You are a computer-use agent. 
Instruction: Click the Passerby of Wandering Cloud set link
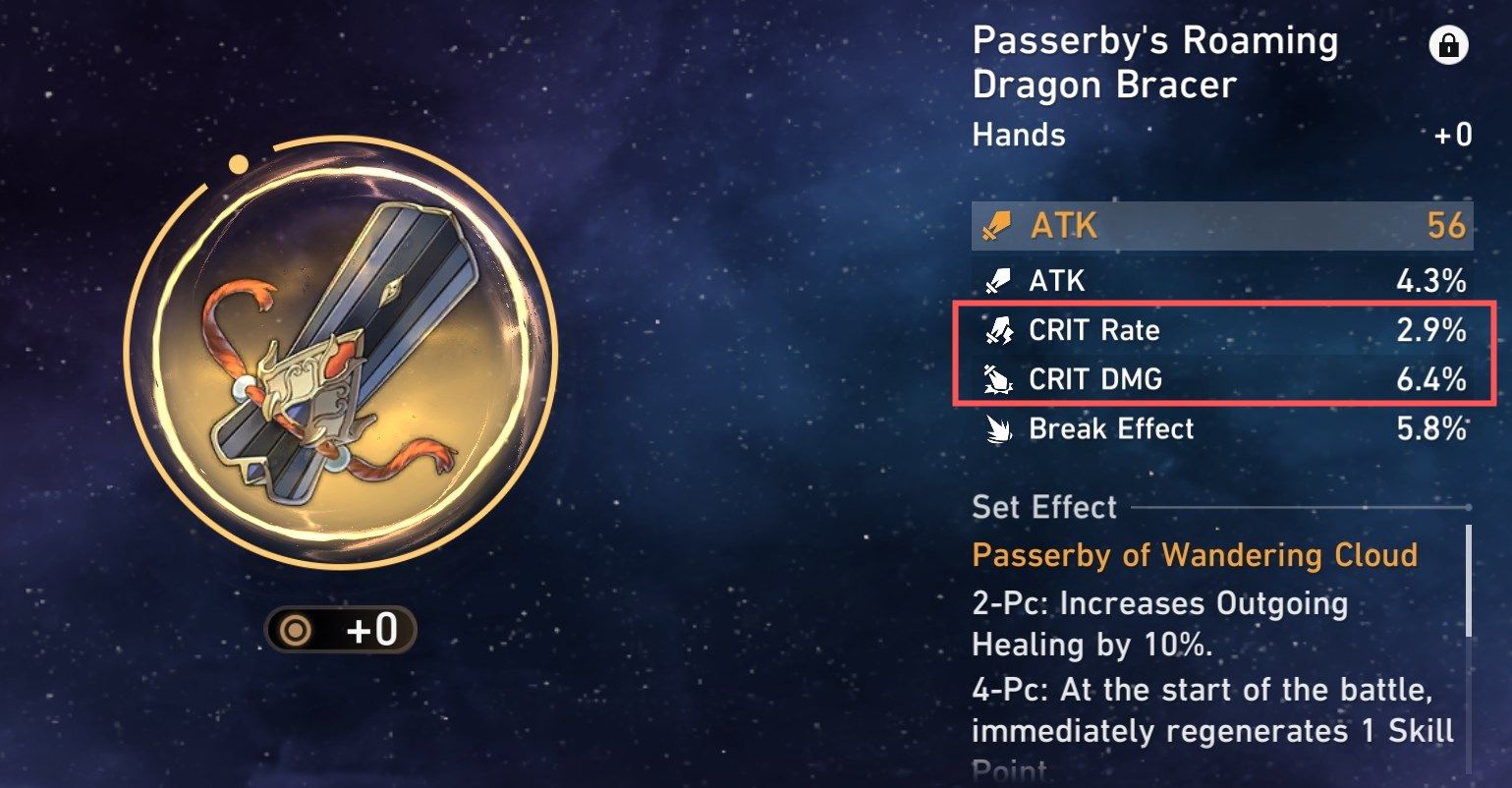1193,555
